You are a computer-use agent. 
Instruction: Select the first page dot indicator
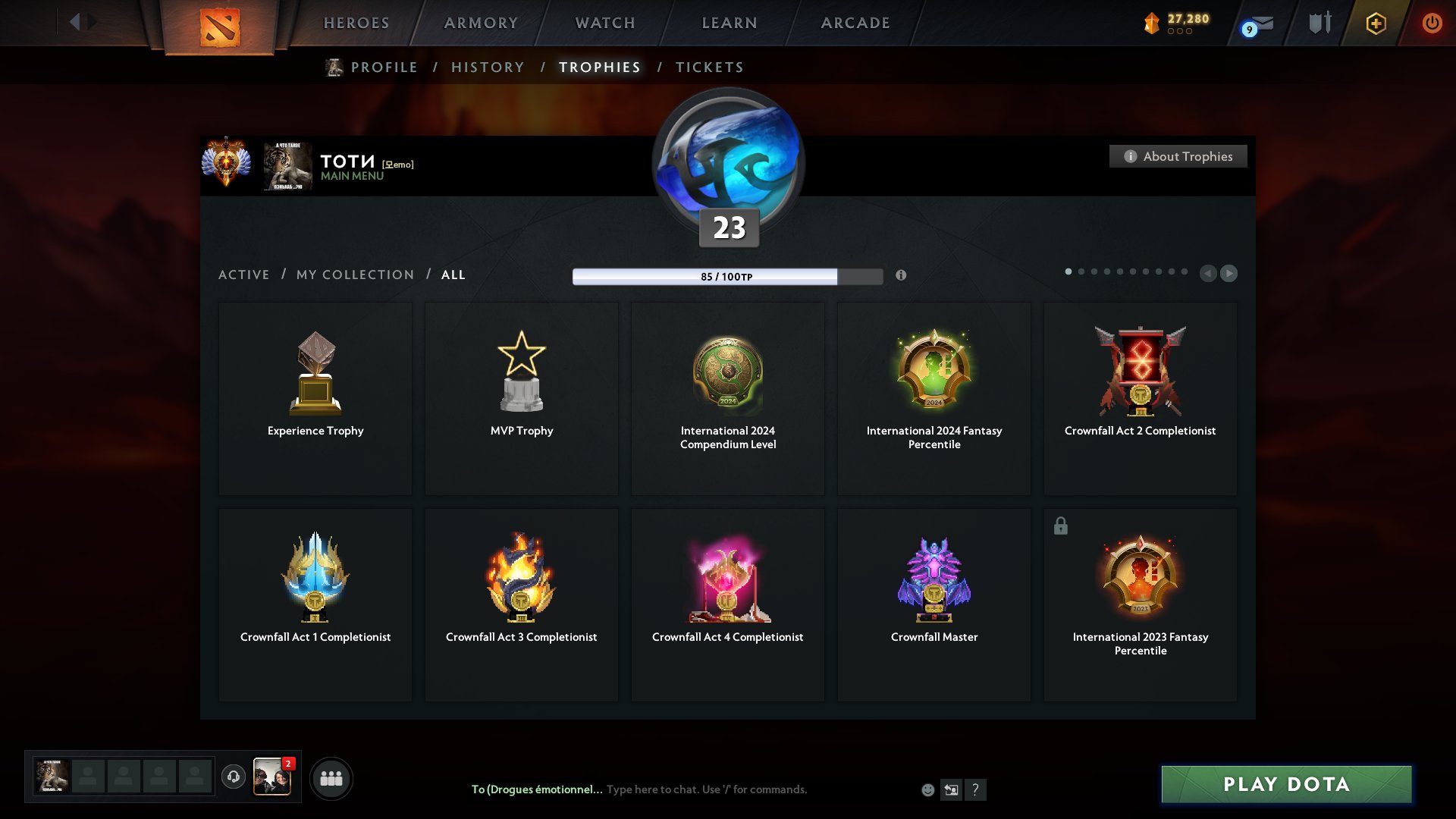1068,271
